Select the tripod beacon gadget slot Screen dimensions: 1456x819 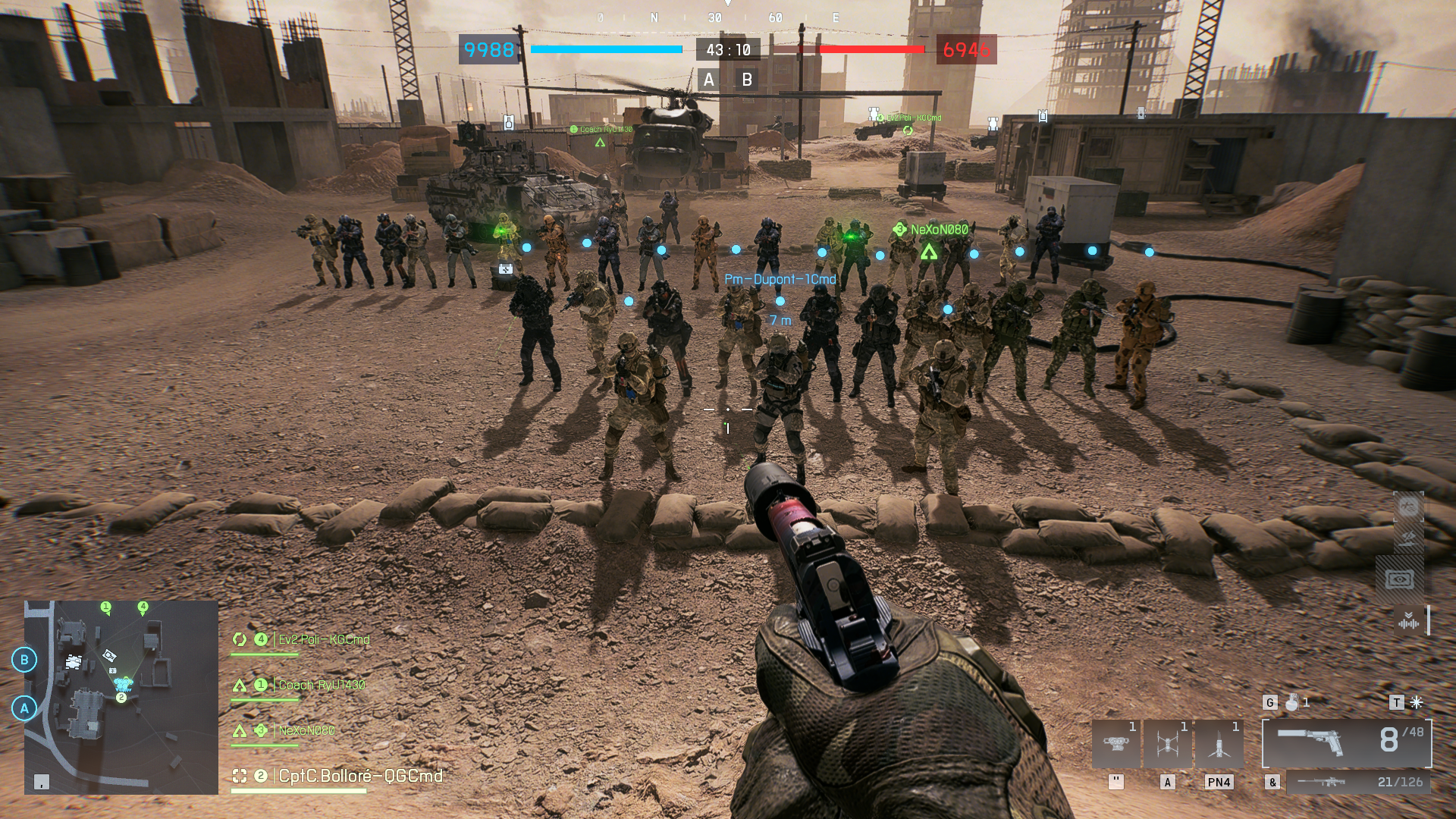coord(1219,743)
